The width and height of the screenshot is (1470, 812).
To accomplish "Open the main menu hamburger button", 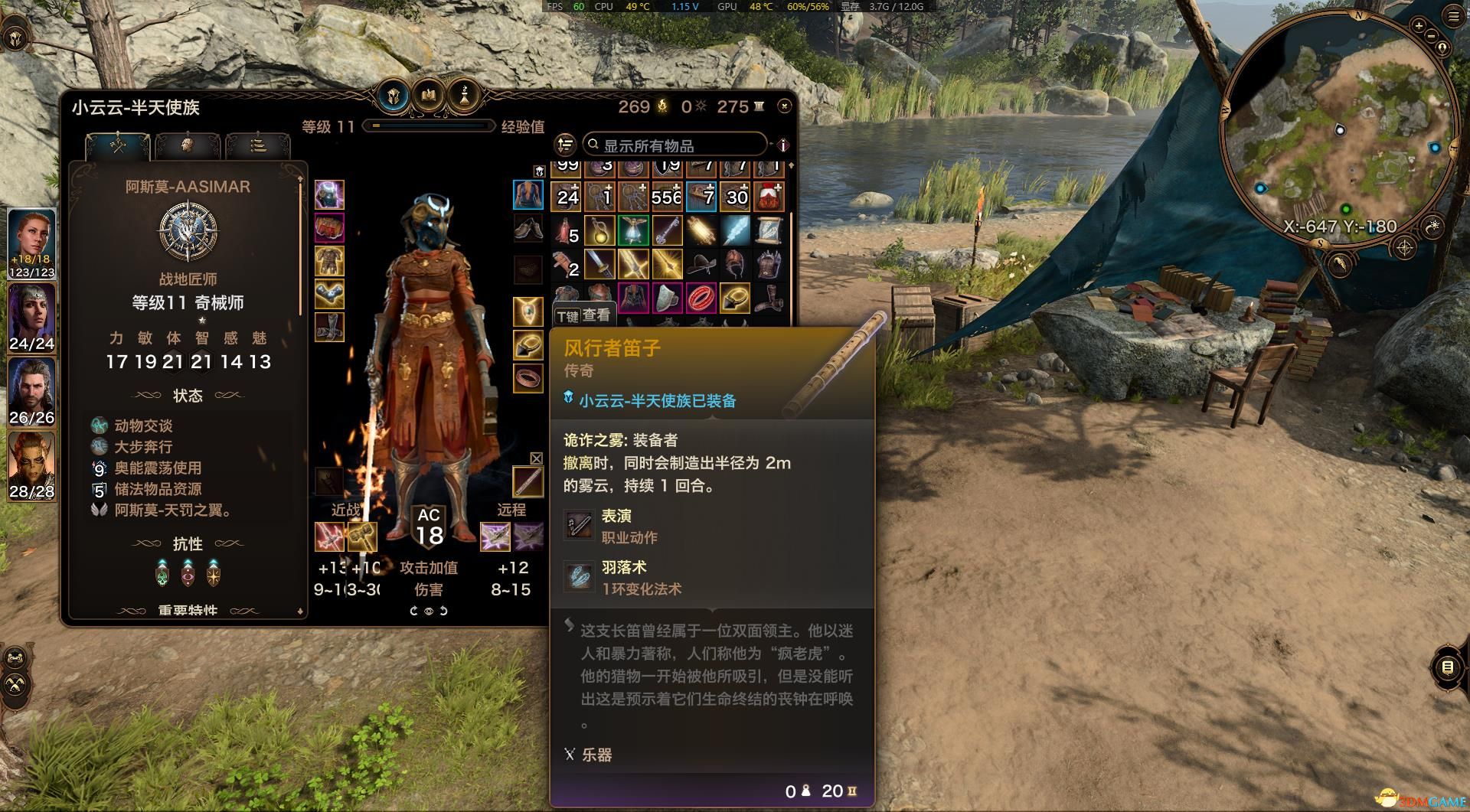I will point(1453,16).
